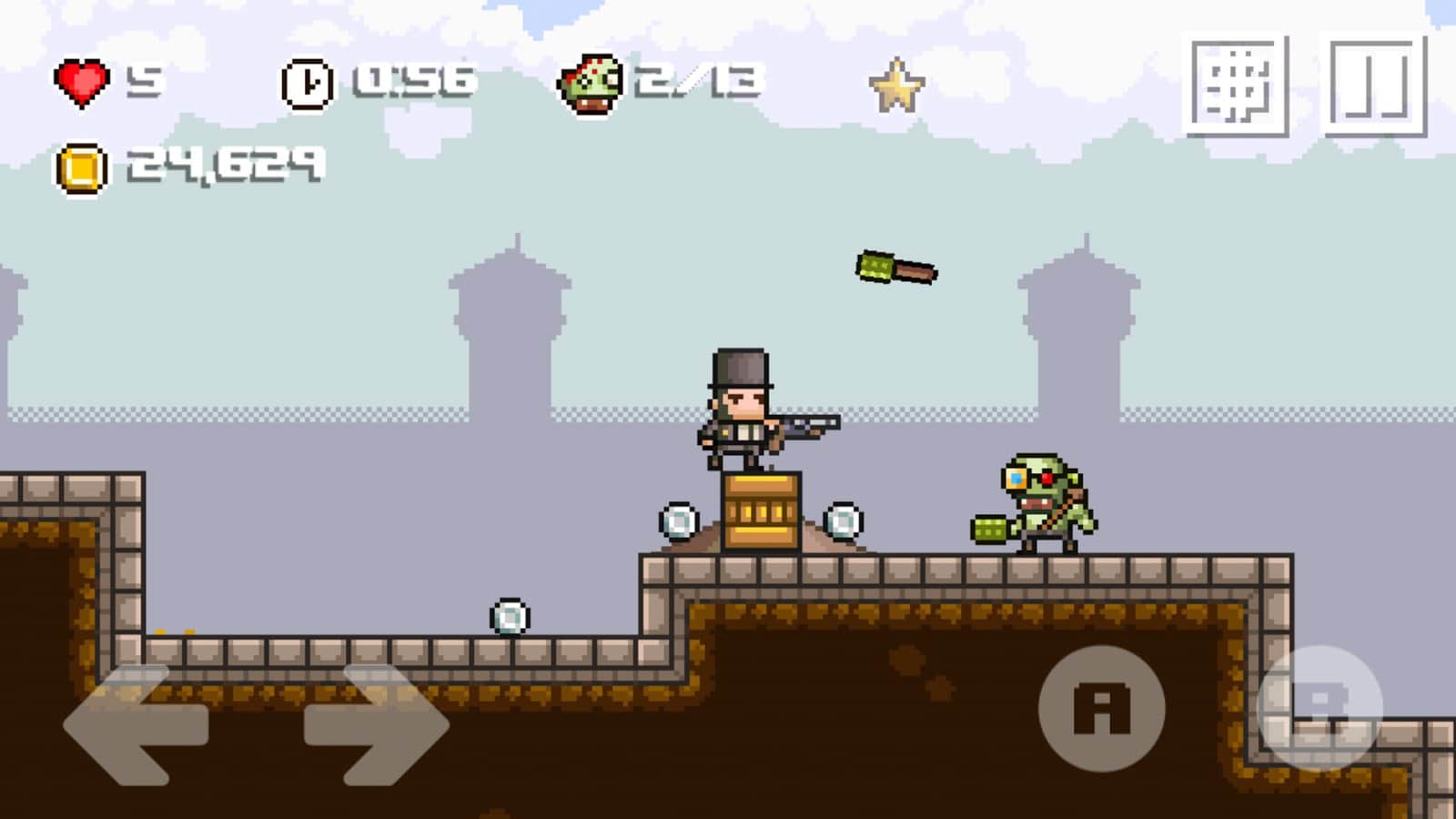This screenshot has height=819, width=1456.
Task: Pause the game
Action: [1373, 86]
